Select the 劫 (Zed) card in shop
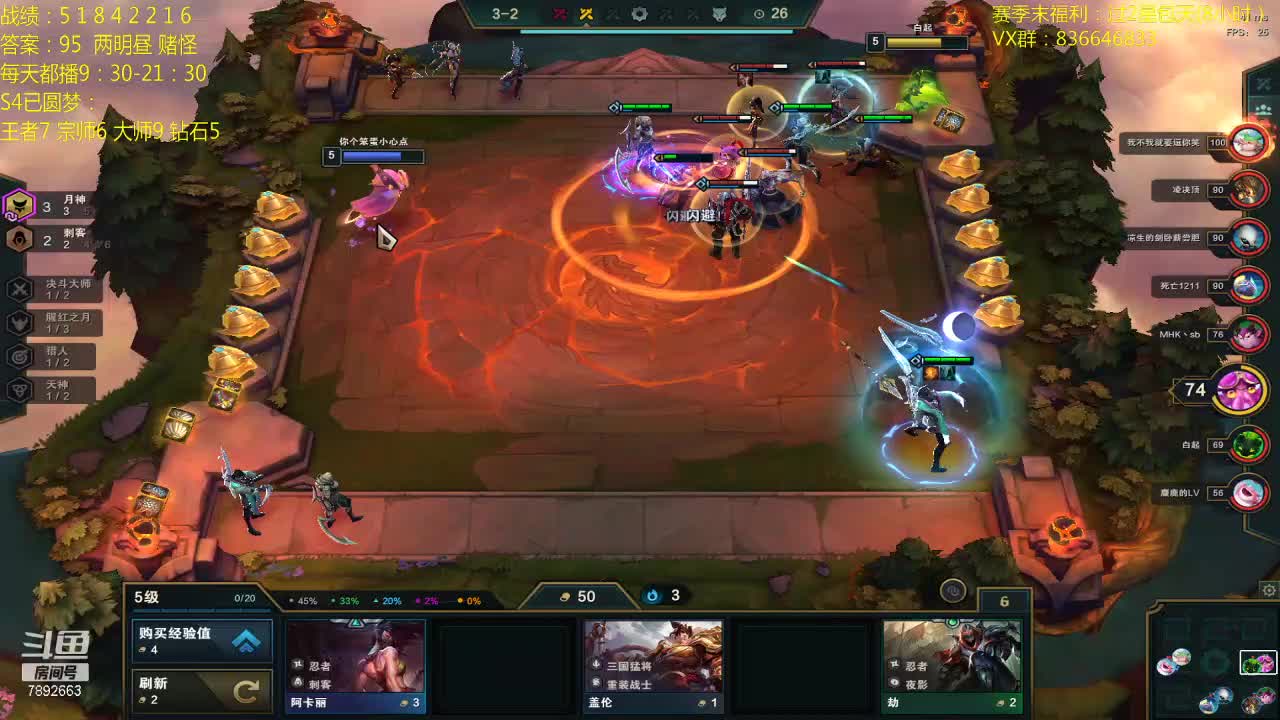Image resolution: width=1280 pixels, height=720 pixels. click(952, 665)
